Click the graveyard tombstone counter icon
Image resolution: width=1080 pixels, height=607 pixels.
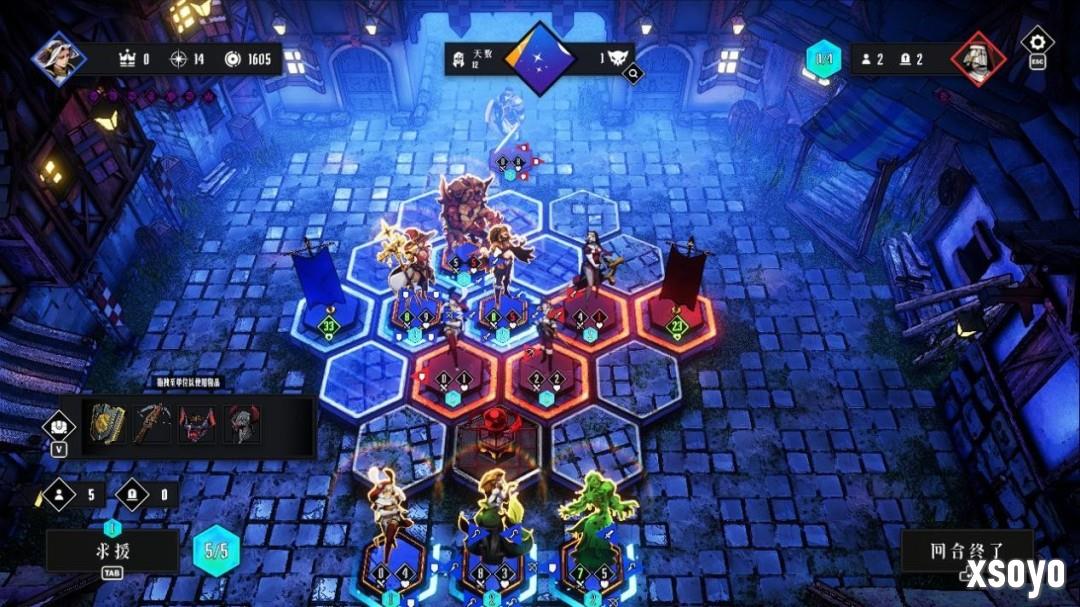coord(133,493)
